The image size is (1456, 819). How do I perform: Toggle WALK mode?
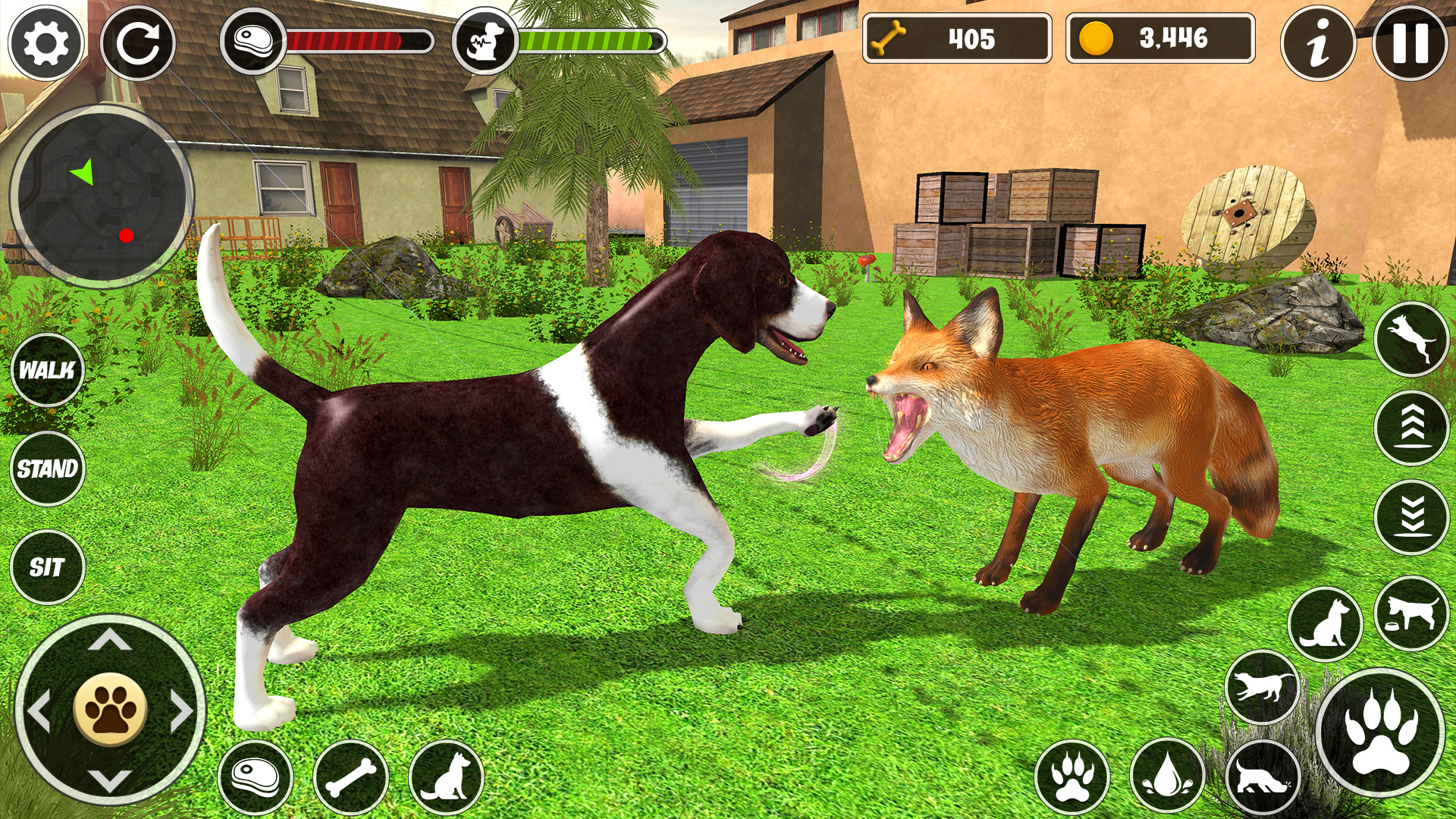pos(47,372)
